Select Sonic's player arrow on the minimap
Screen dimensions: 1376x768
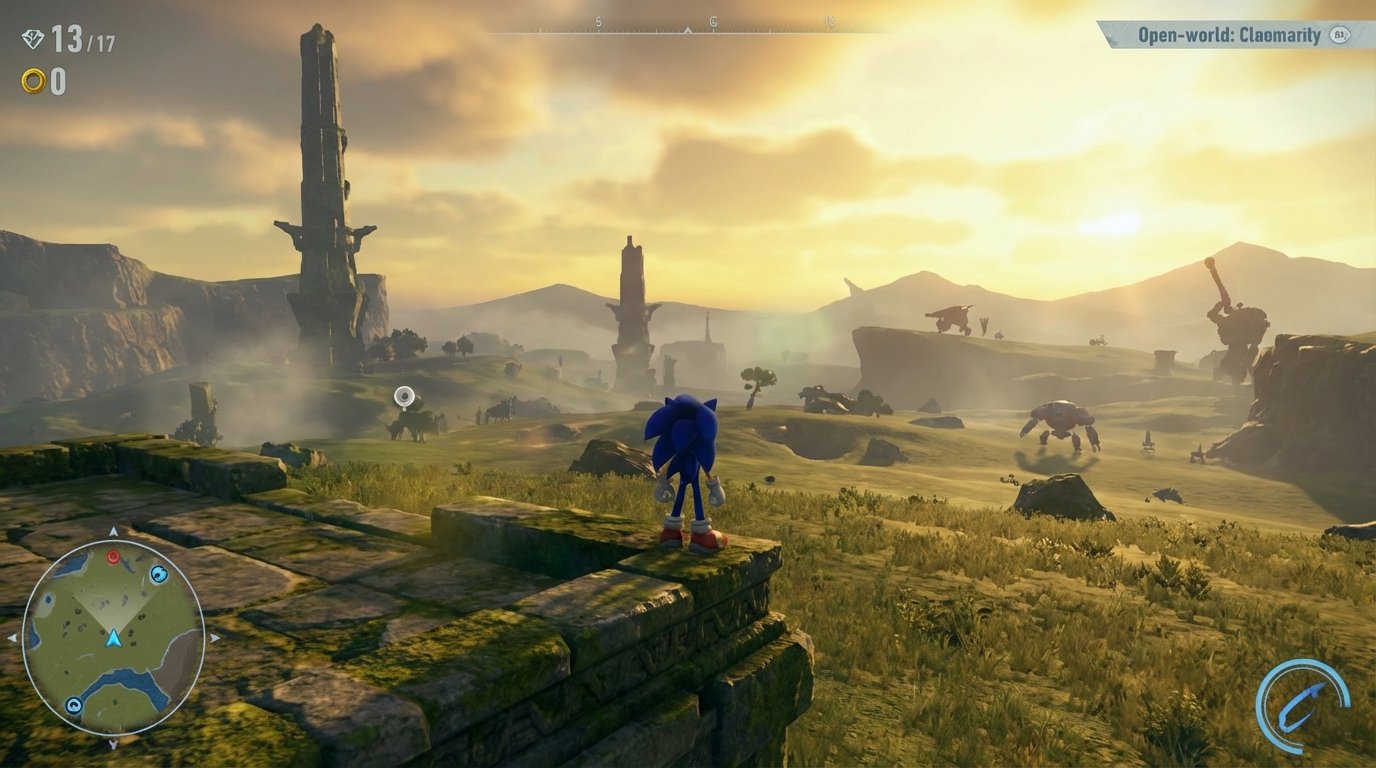pyautogui.click(x=113, y=639)
